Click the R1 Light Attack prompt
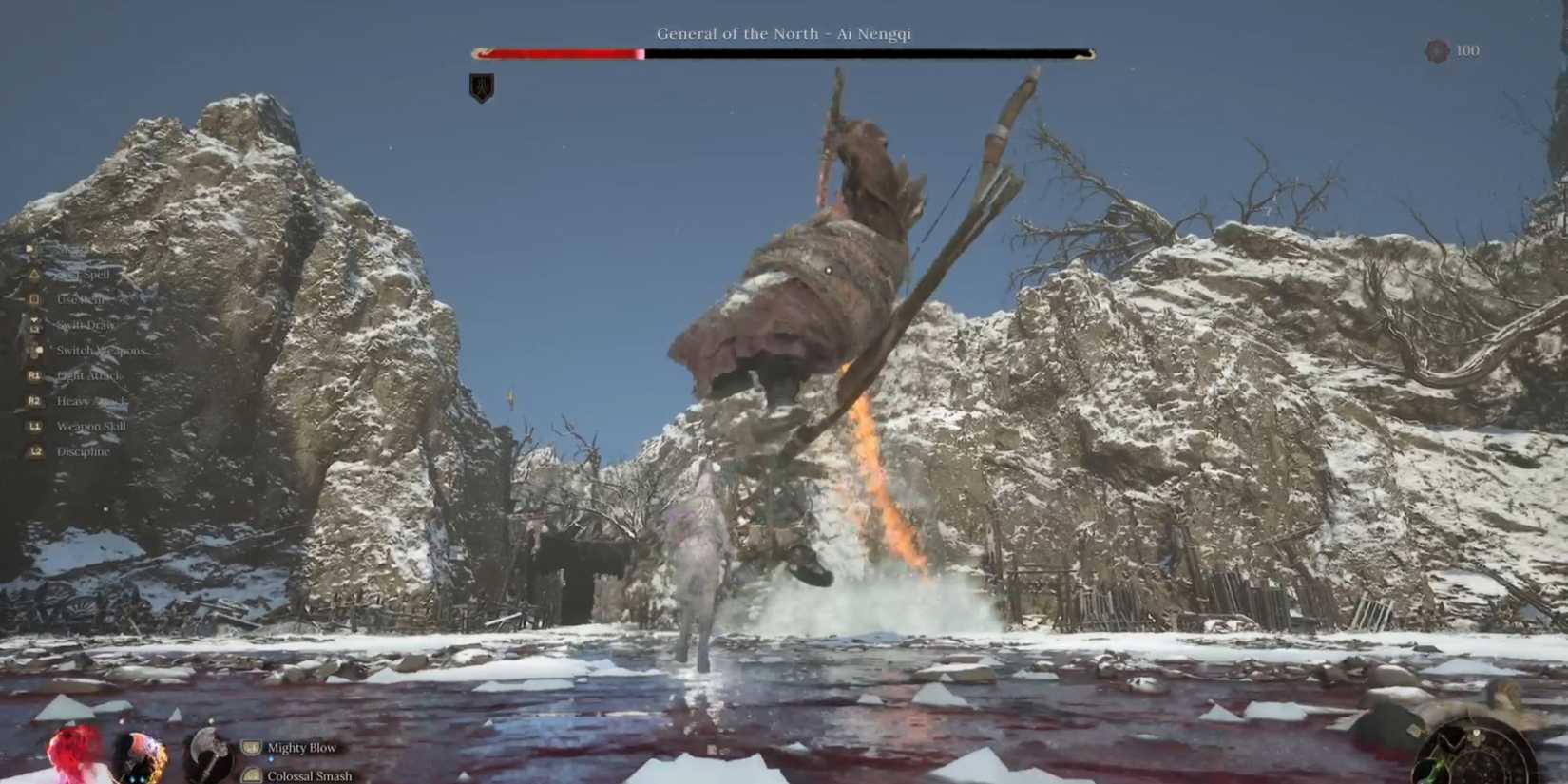This screenshot has width=1568, height=784. tap(33, 375)
